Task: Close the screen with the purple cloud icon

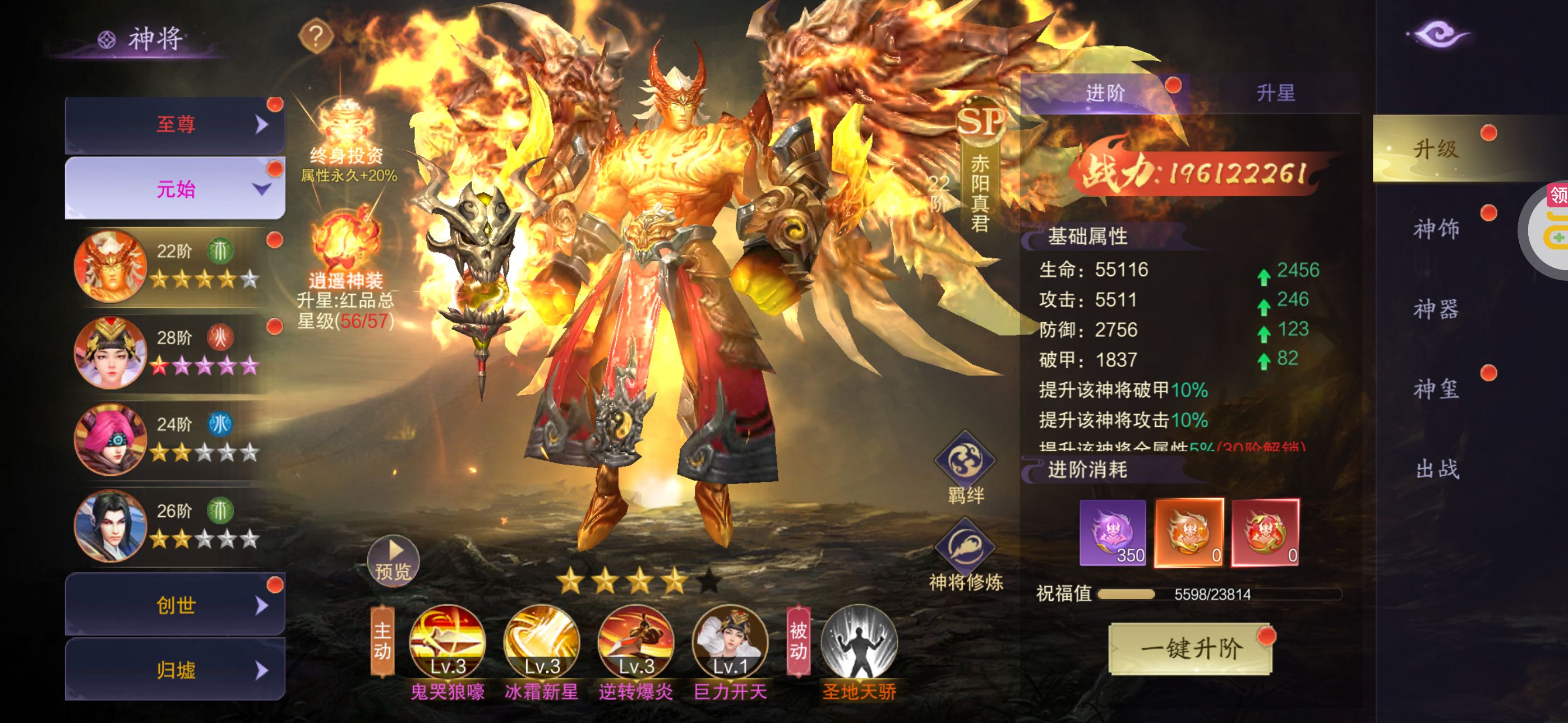Action: [1439, 34]
